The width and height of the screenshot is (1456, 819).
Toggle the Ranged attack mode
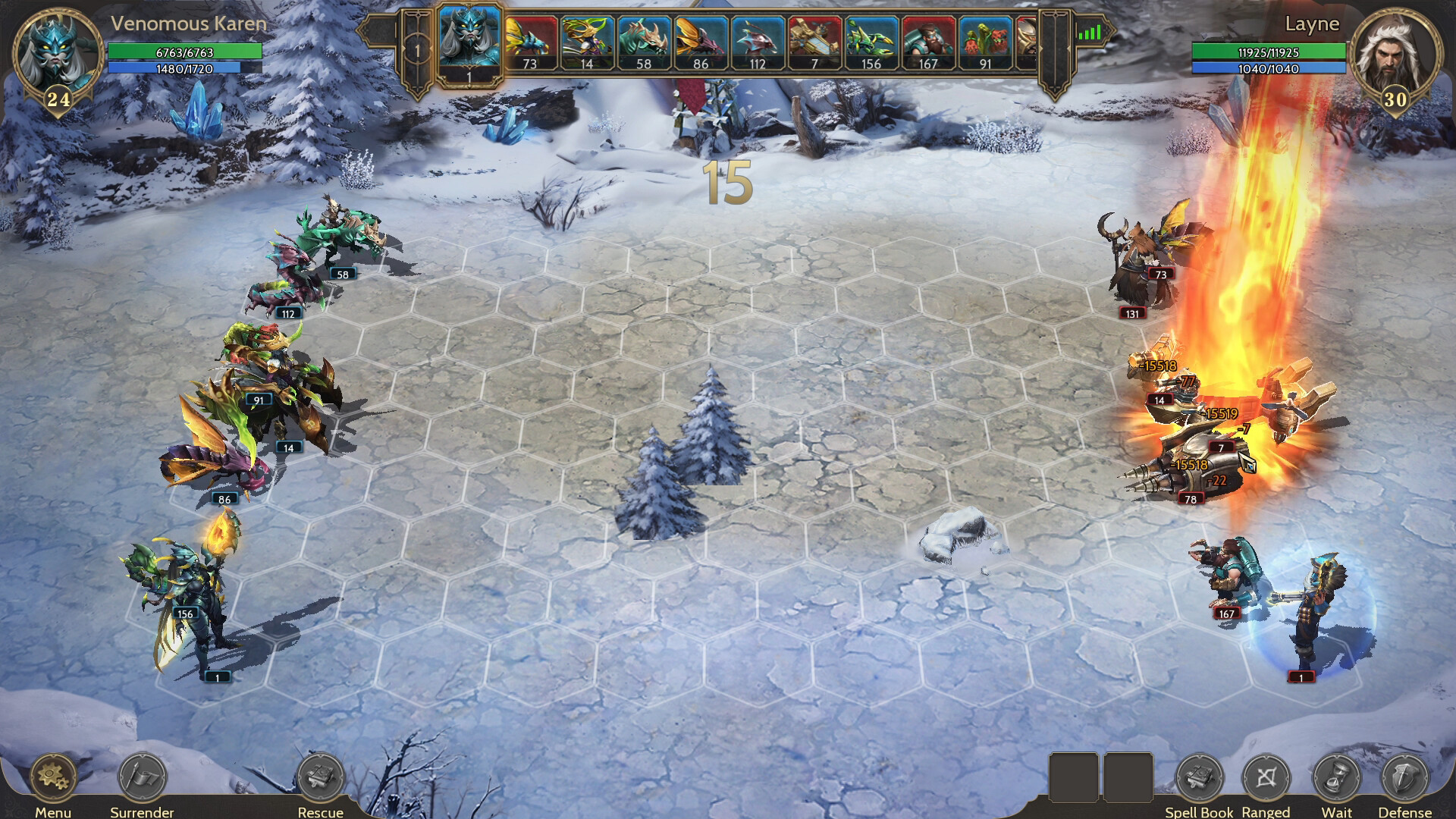coord(1266,777)
